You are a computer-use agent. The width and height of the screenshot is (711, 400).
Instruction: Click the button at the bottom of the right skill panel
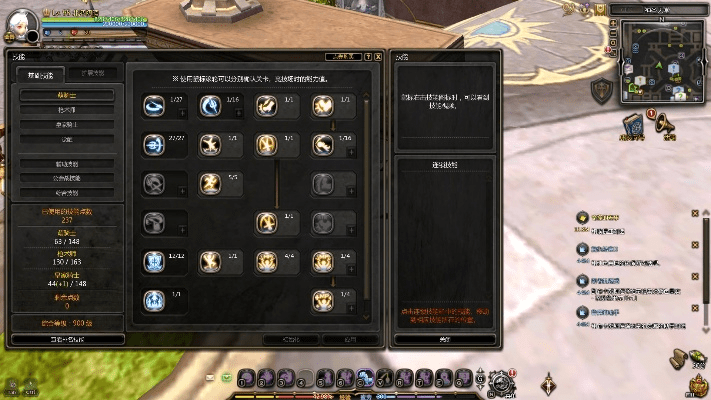pos(444,339)
